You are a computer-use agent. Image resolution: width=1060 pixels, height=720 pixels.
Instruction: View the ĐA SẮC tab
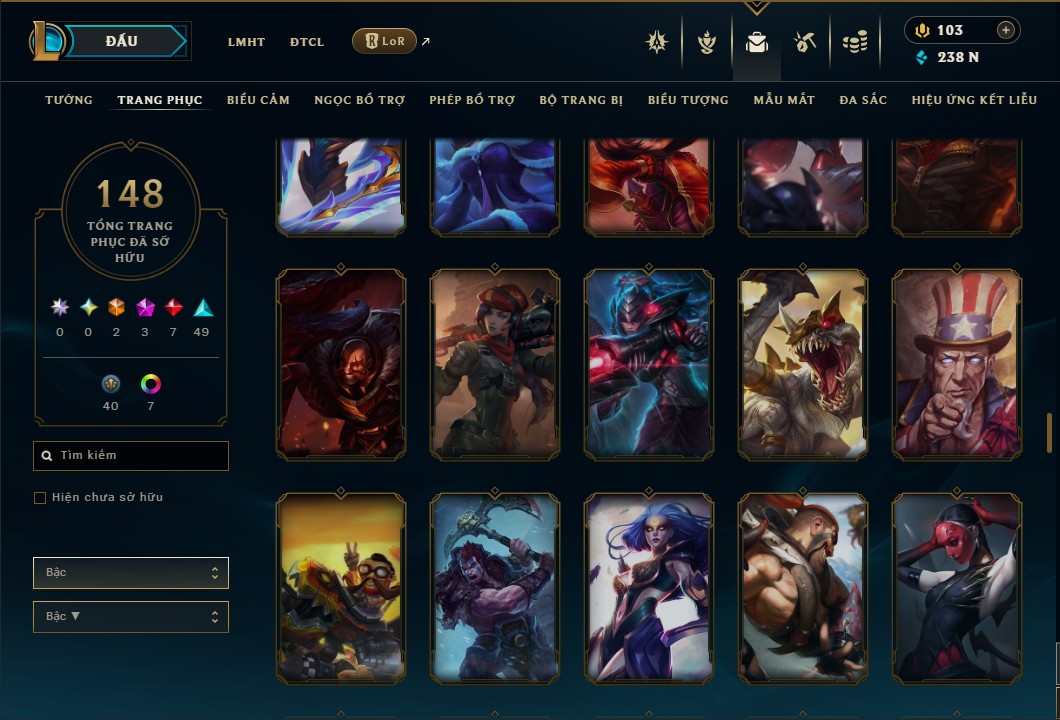[x=863, y=100]
